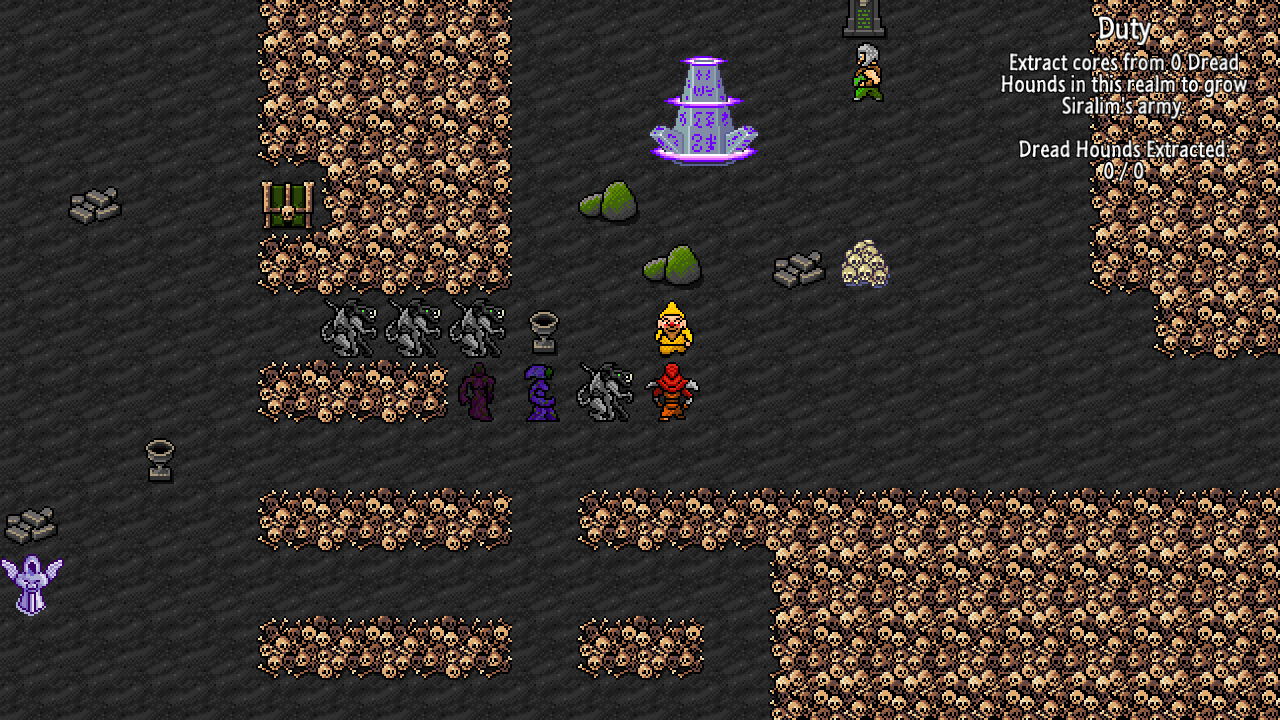The height and width of the screenshot is (720, 1280).
Task: Open the green treasure chest
Action: (x=288, y=205)
